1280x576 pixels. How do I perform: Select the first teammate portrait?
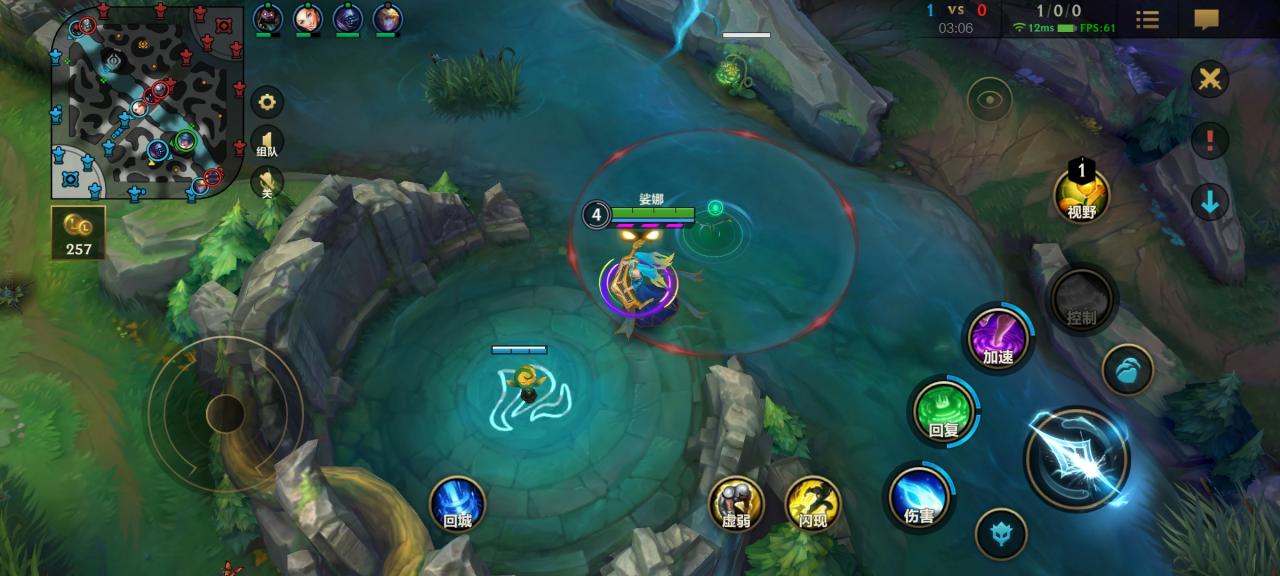coord(267,18)
